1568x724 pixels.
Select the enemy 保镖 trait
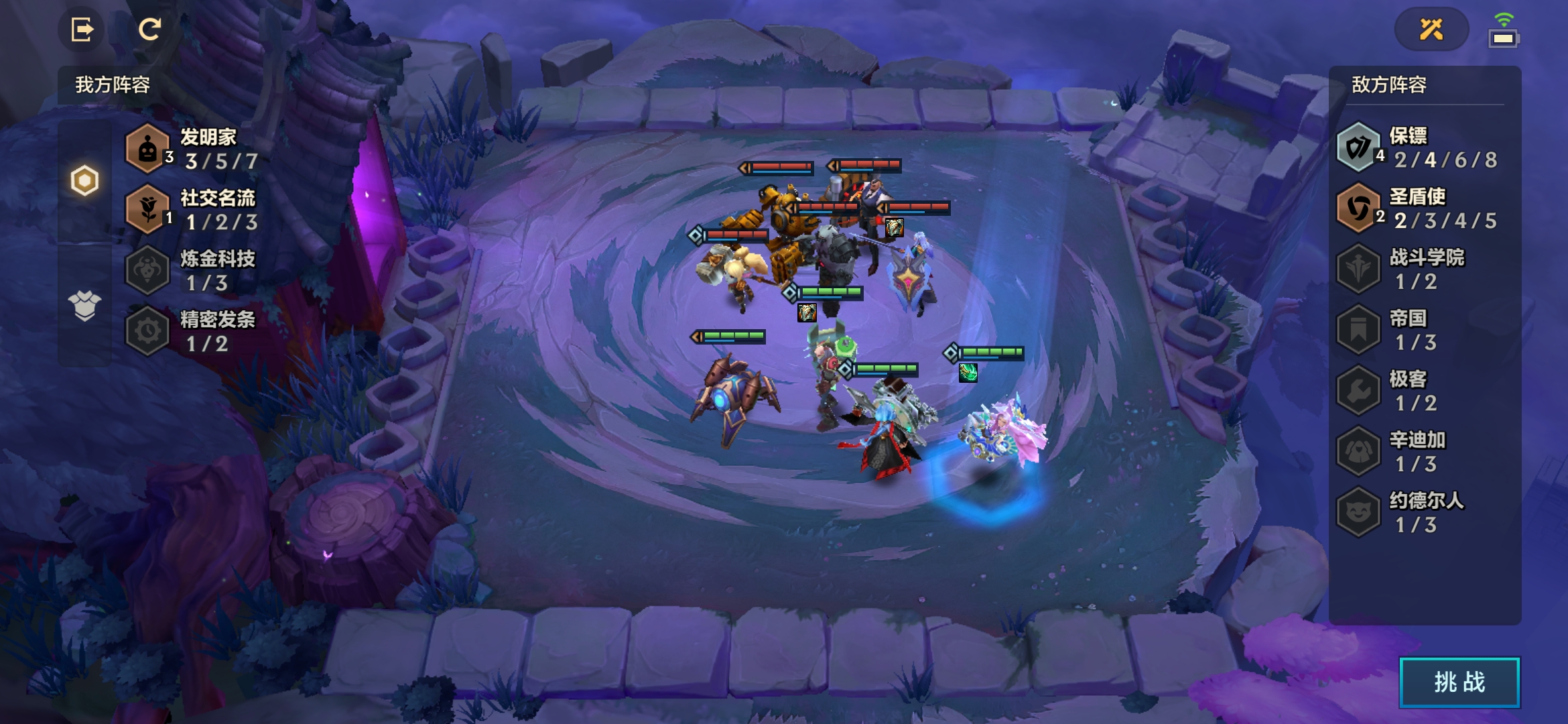click(1417, 147)
